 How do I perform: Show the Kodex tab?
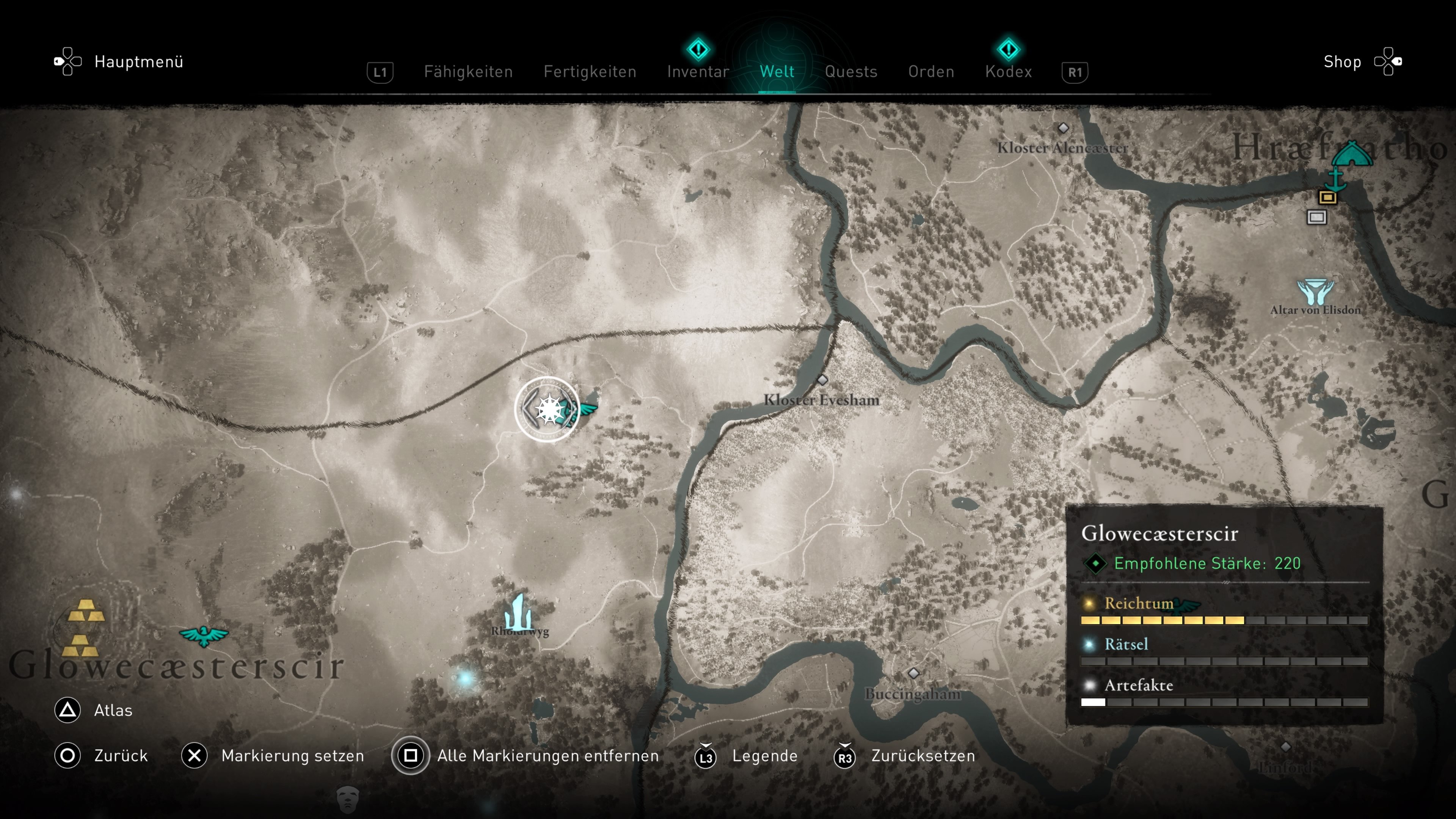click(1008, 72)
